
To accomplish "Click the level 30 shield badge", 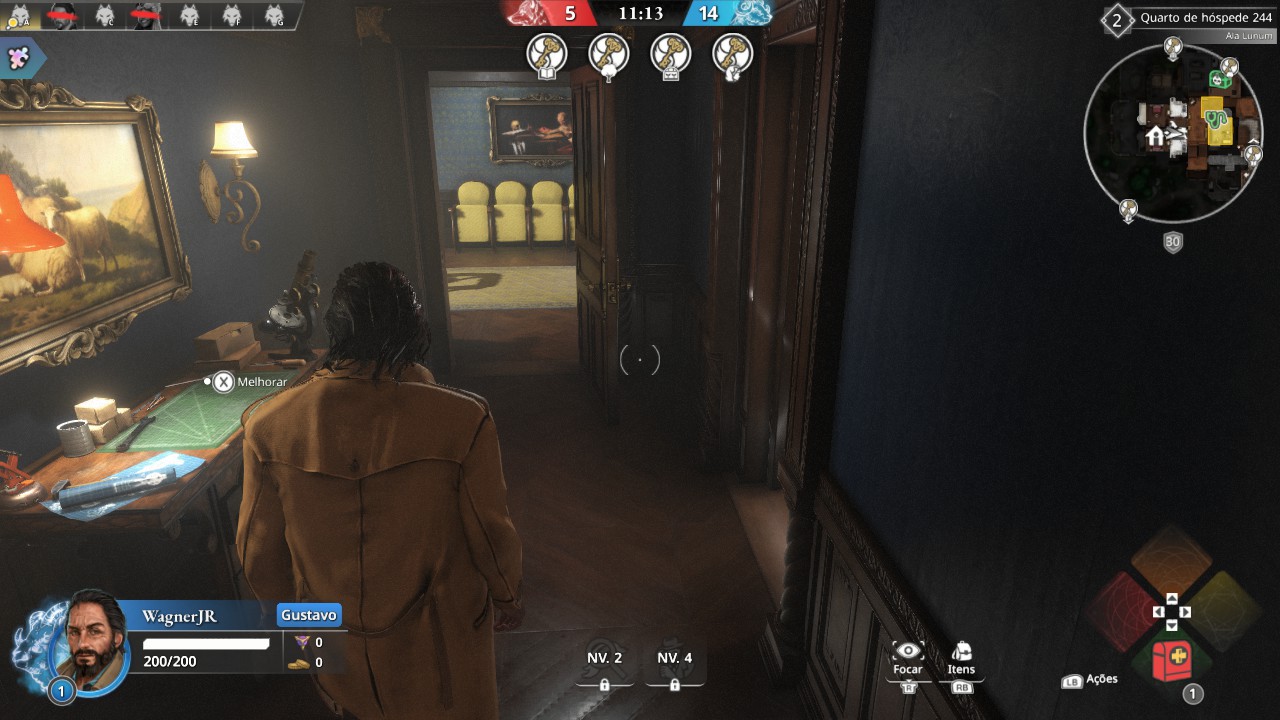I will [x=1173, y=242].
